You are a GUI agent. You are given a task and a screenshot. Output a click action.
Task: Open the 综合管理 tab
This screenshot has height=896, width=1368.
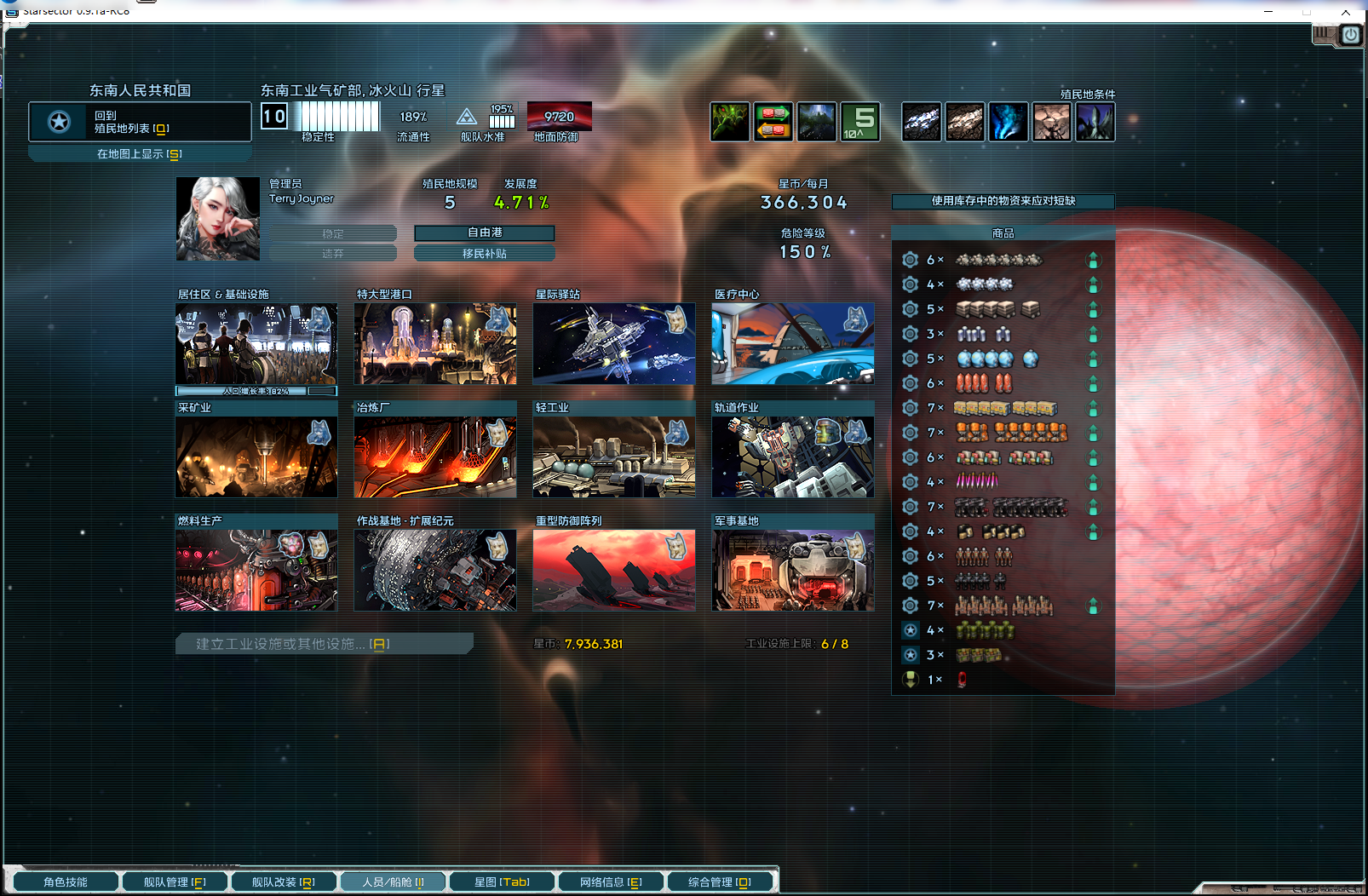pos(721,882)
